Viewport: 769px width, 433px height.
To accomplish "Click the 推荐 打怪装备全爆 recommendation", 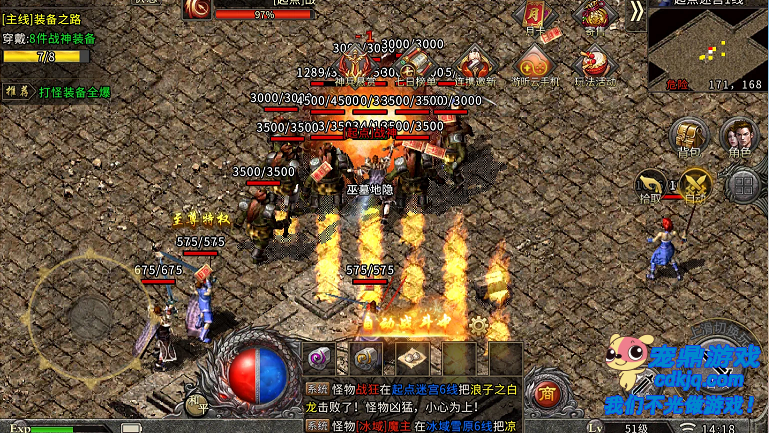I will click(60, 92).
